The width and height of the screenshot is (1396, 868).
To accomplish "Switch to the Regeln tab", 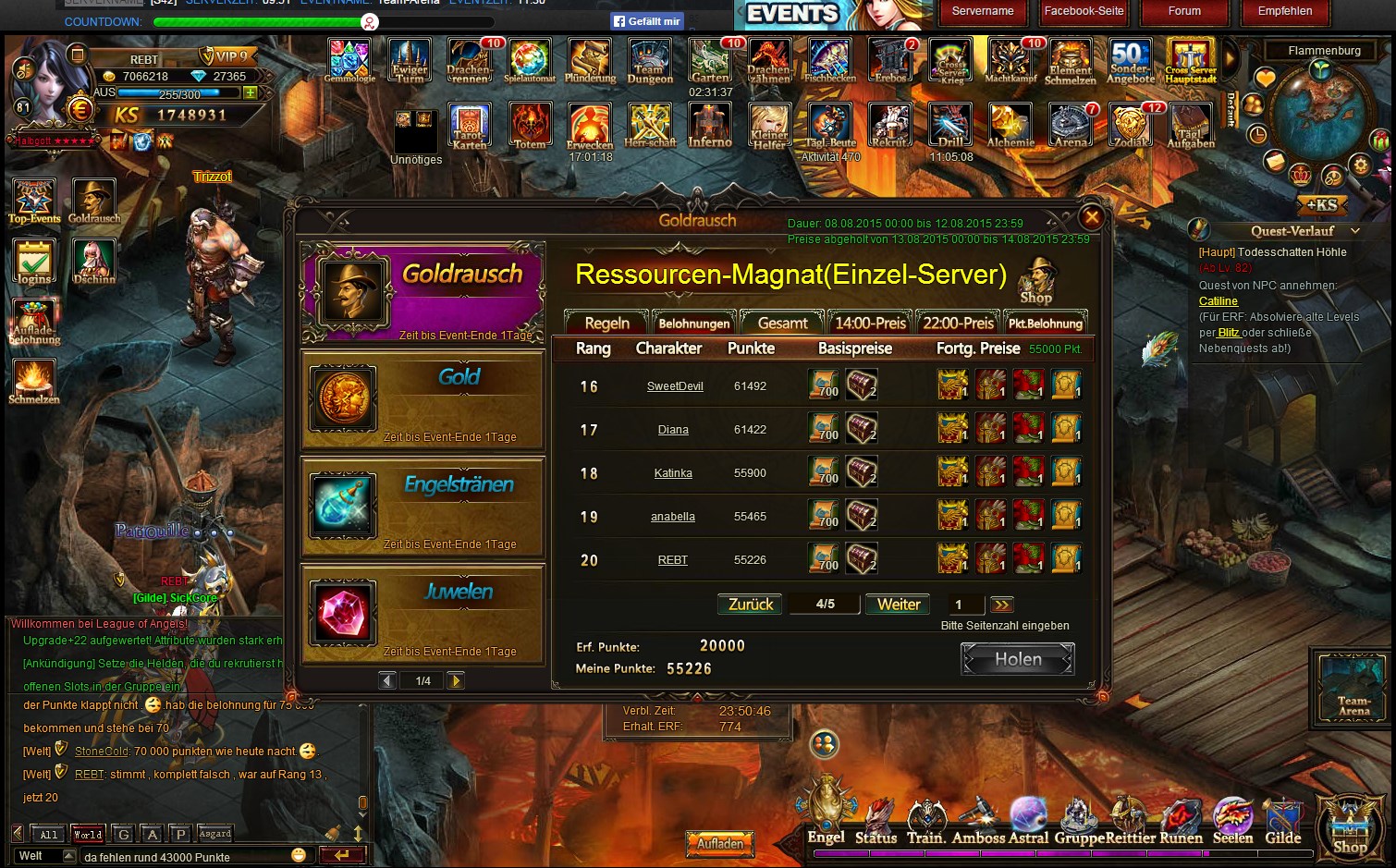I will 606,323.
